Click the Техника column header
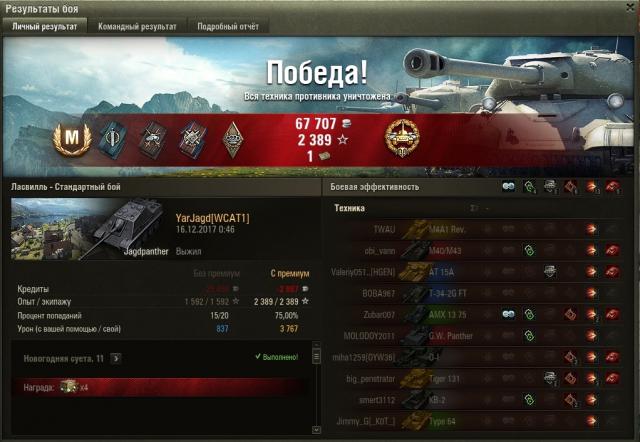This screenshot has width=640, height=442. pyautogui.click(x=349, y=208)
